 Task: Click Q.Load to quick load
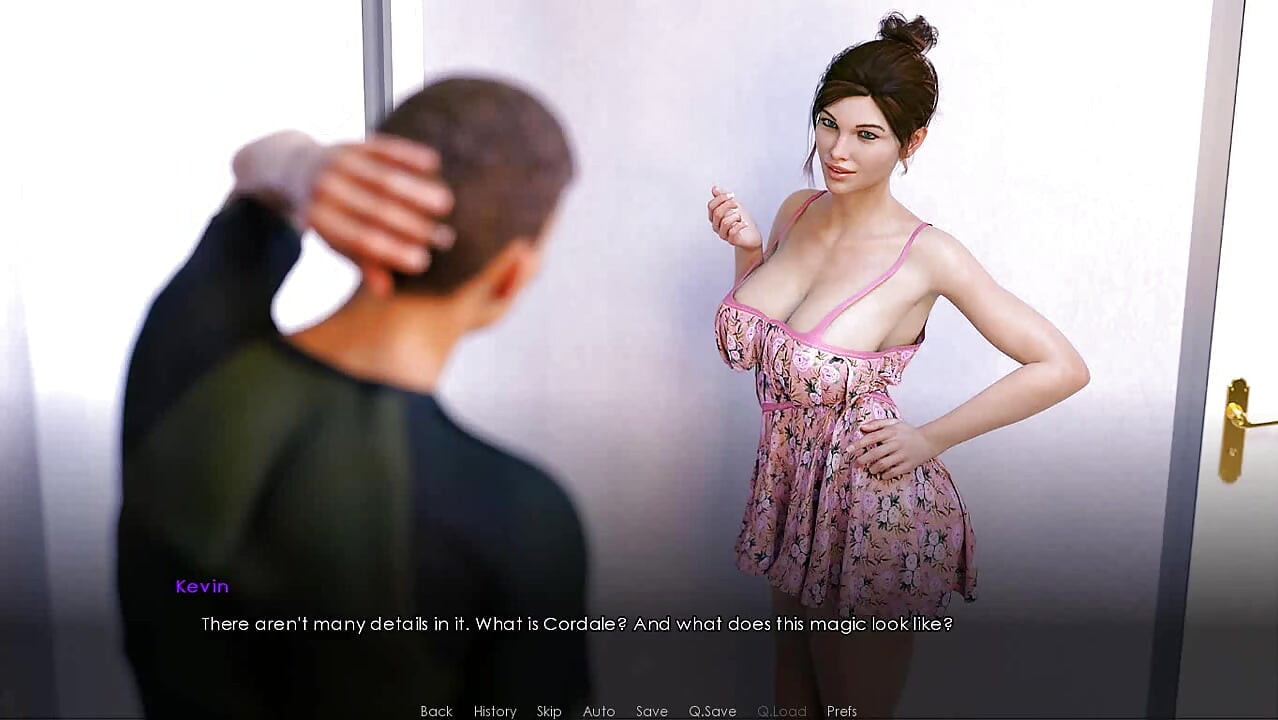tap(781, 711)
